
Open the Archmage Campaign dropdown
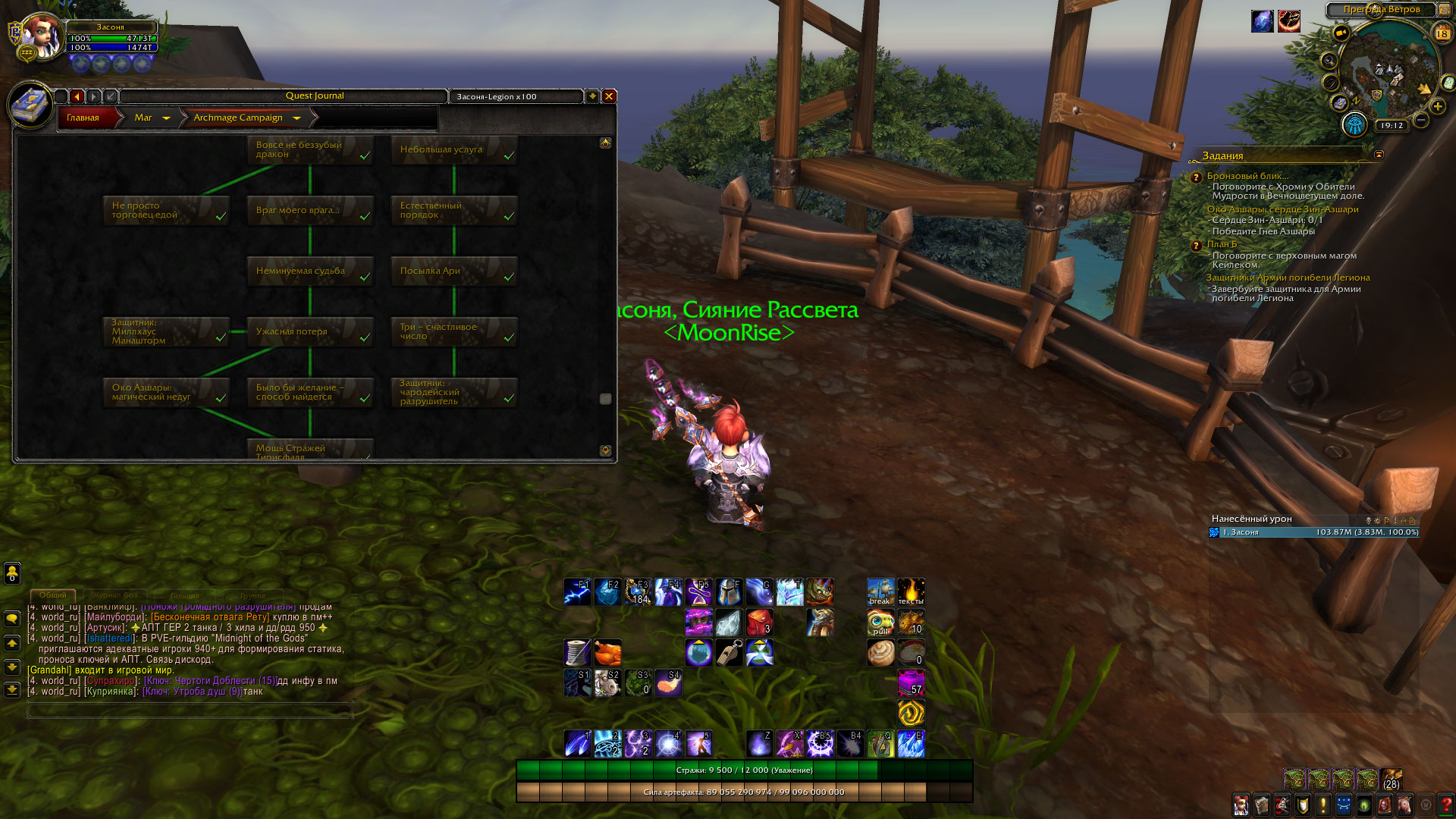[297, 118]
